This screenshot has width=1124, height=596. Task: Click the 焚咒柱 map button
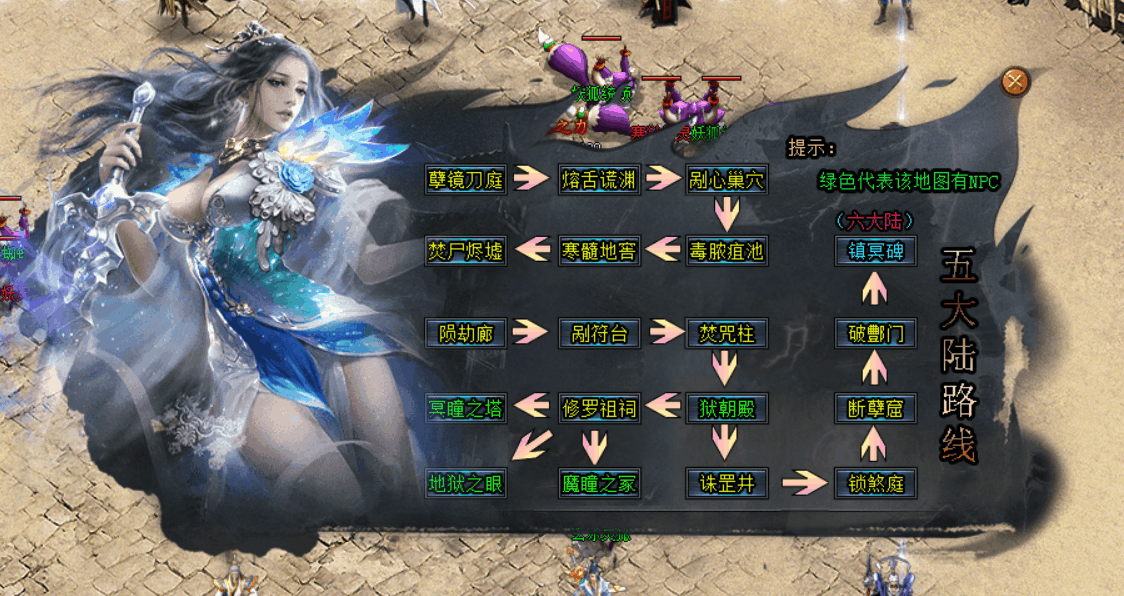click(726, 332)
